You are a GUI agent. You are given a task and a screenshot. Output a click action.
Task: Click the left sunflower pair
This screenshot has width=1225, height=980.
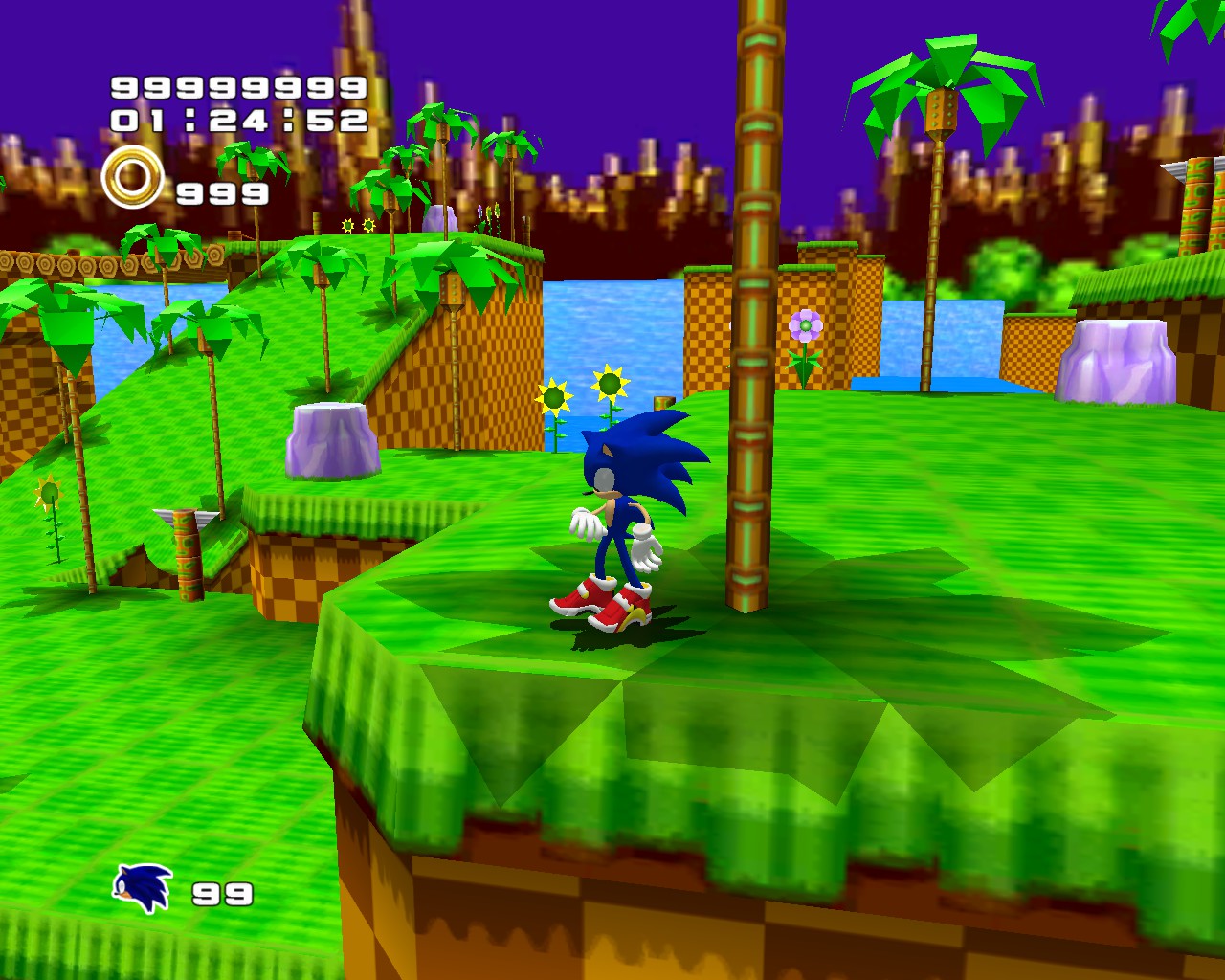click(579, 392)
